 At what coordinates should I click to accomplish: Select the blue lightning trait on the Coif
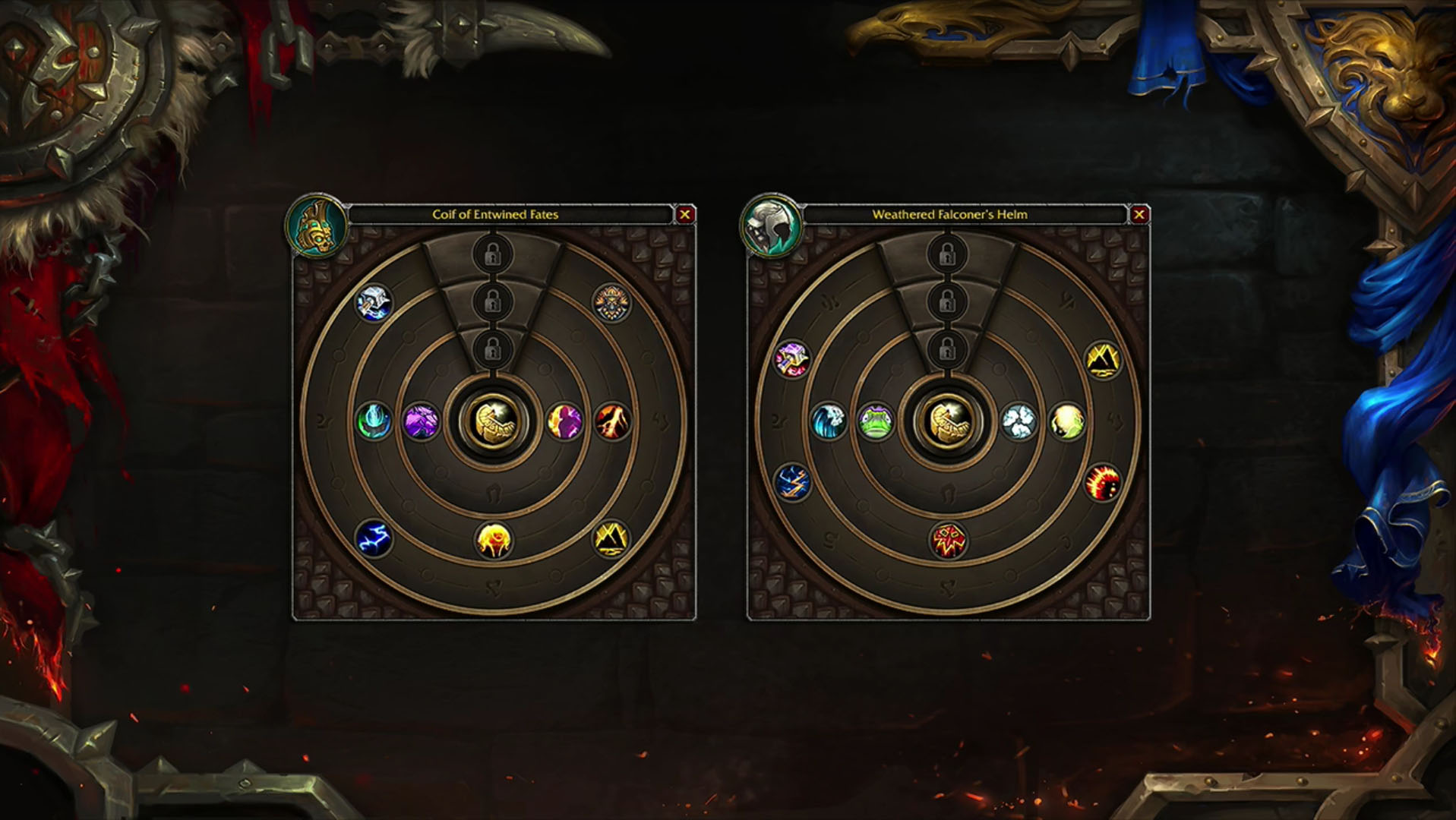click(x=374, y=539)
